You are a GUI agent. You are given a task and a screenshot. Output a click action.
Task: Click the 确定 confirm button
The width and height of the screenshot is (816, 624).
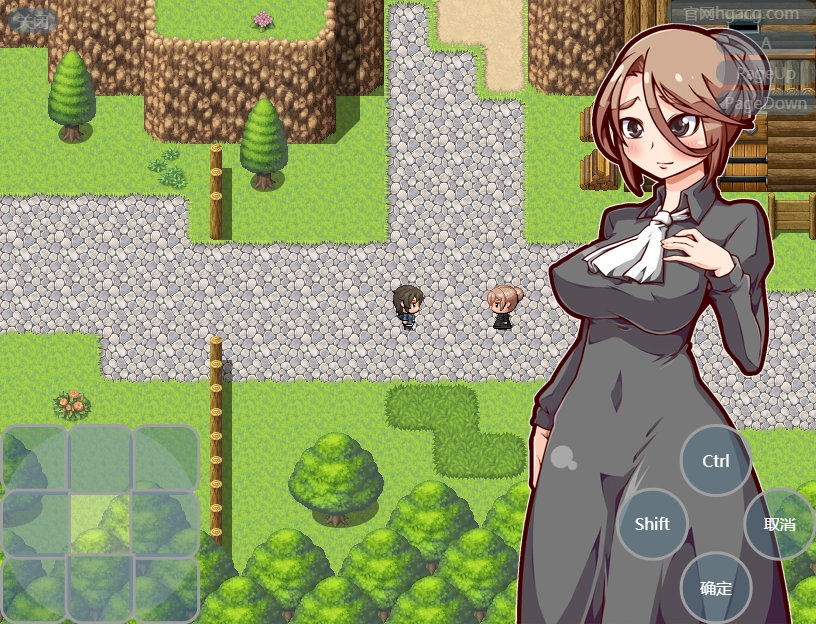[x=716, y=587]
